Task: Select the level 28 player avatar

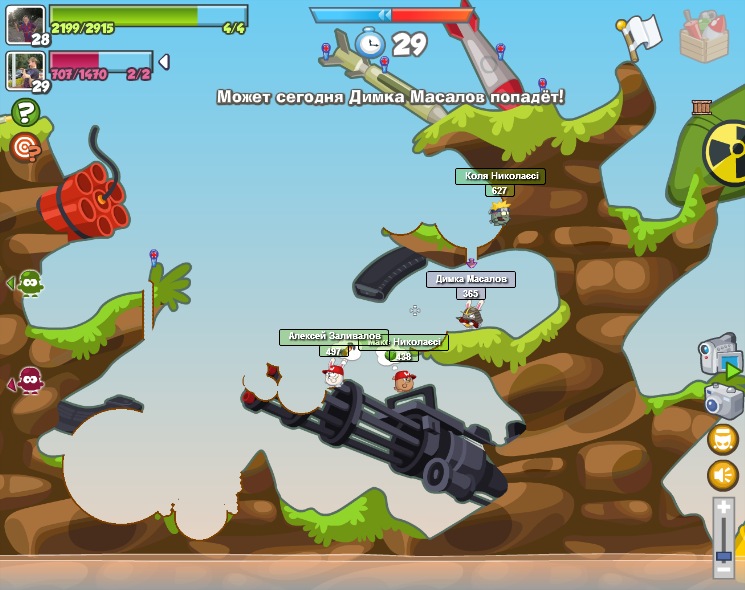Action: click(x=25, y=25)
